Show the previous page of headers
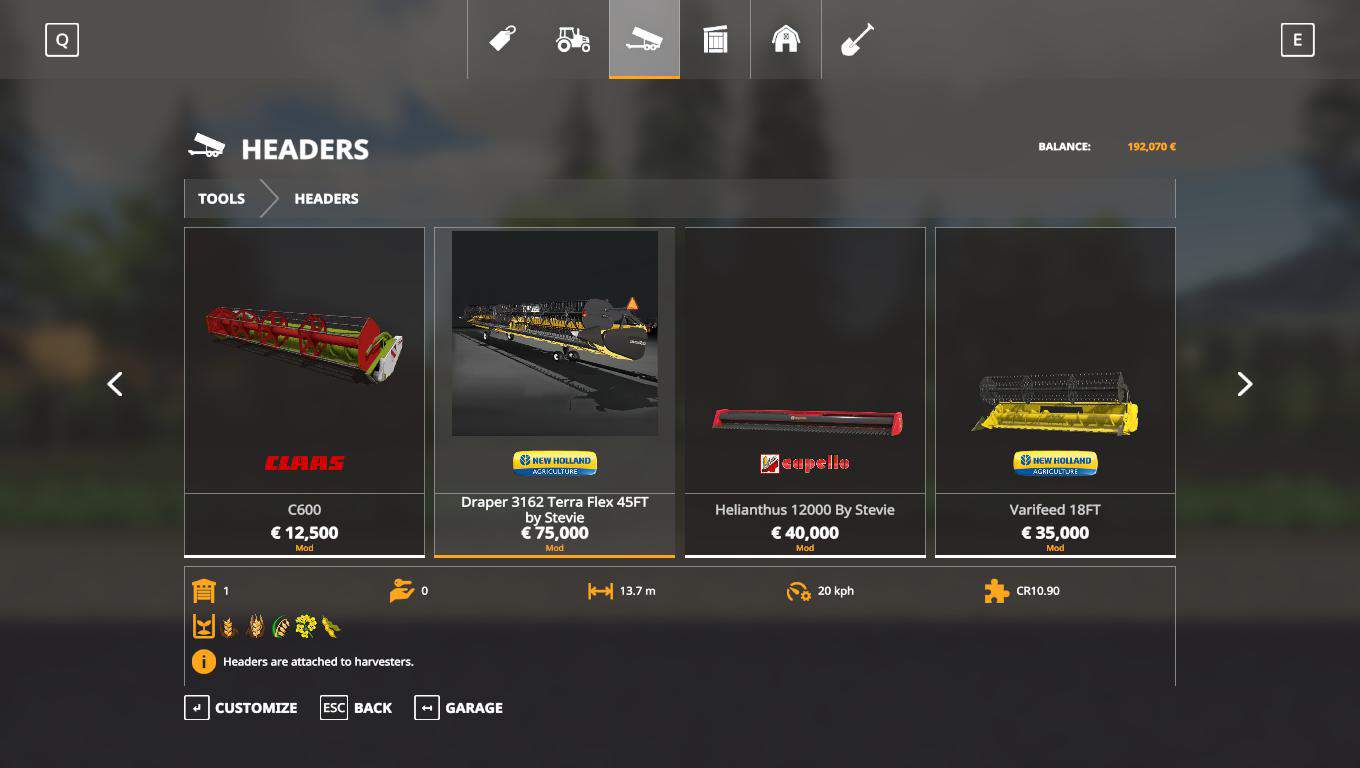 click(115, 384)
